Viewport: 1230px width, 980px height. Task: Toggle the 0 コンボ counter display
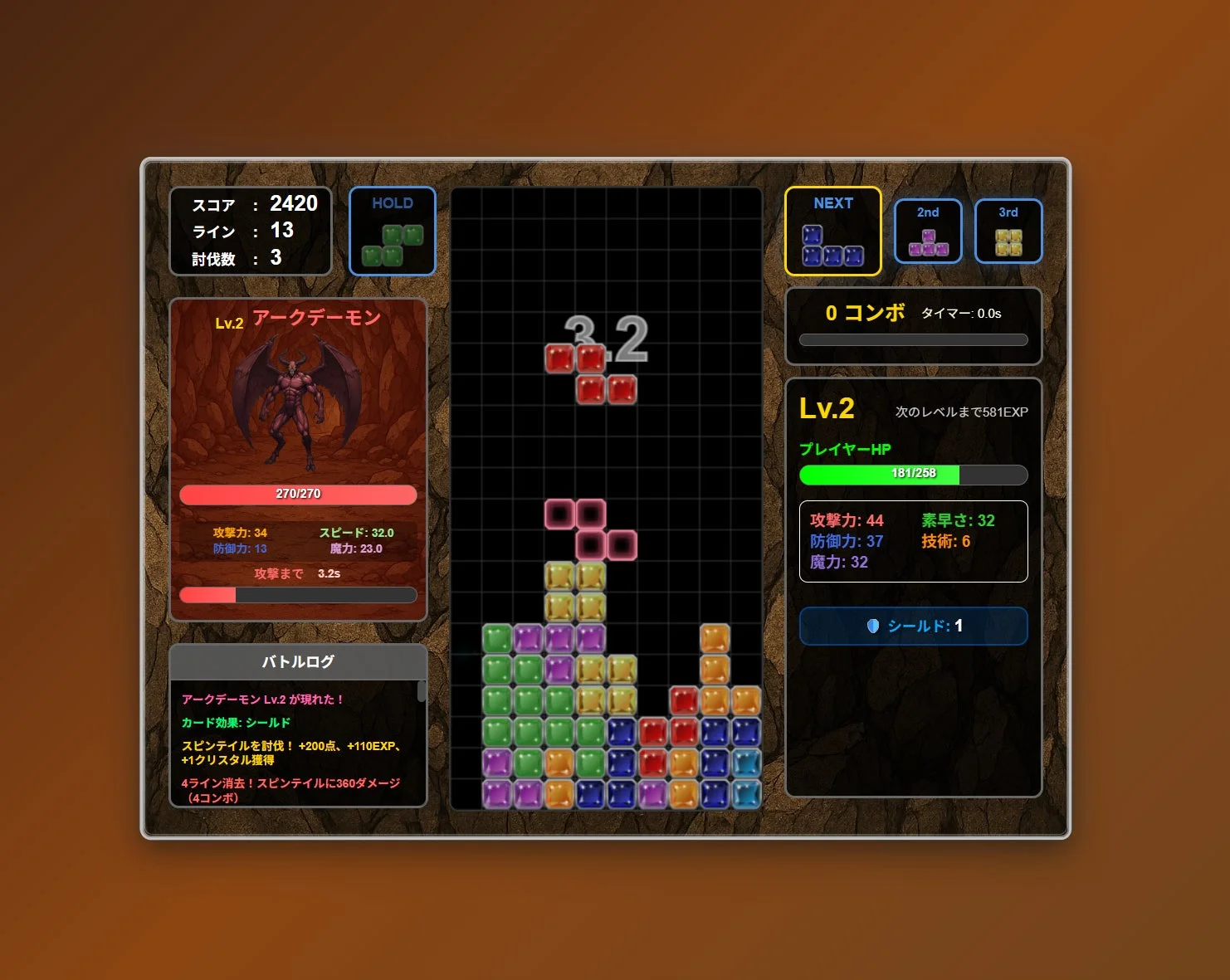click(x=863, y=314)
